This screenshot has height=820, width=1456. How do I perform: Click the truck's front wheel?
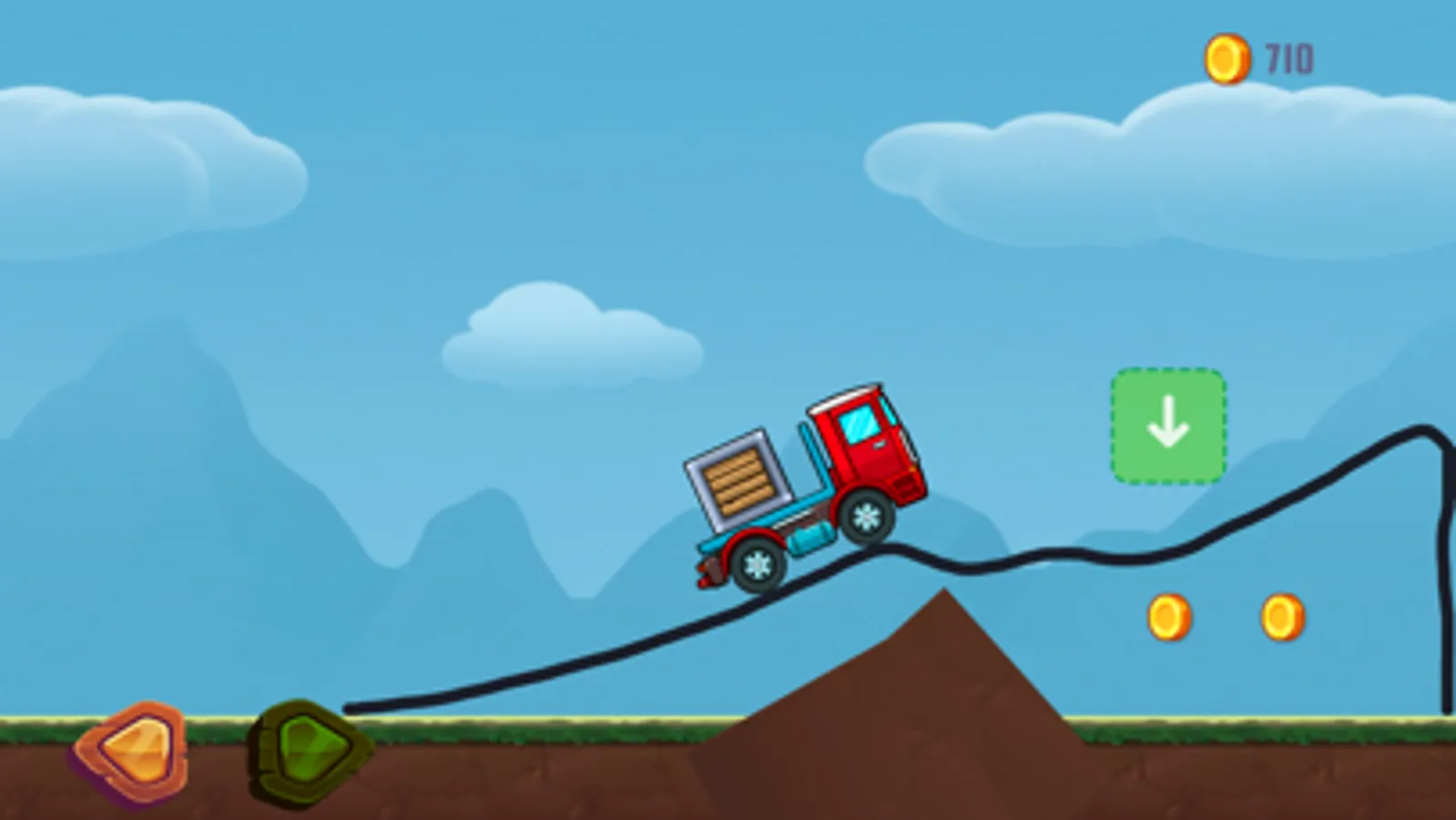point(866,517)
